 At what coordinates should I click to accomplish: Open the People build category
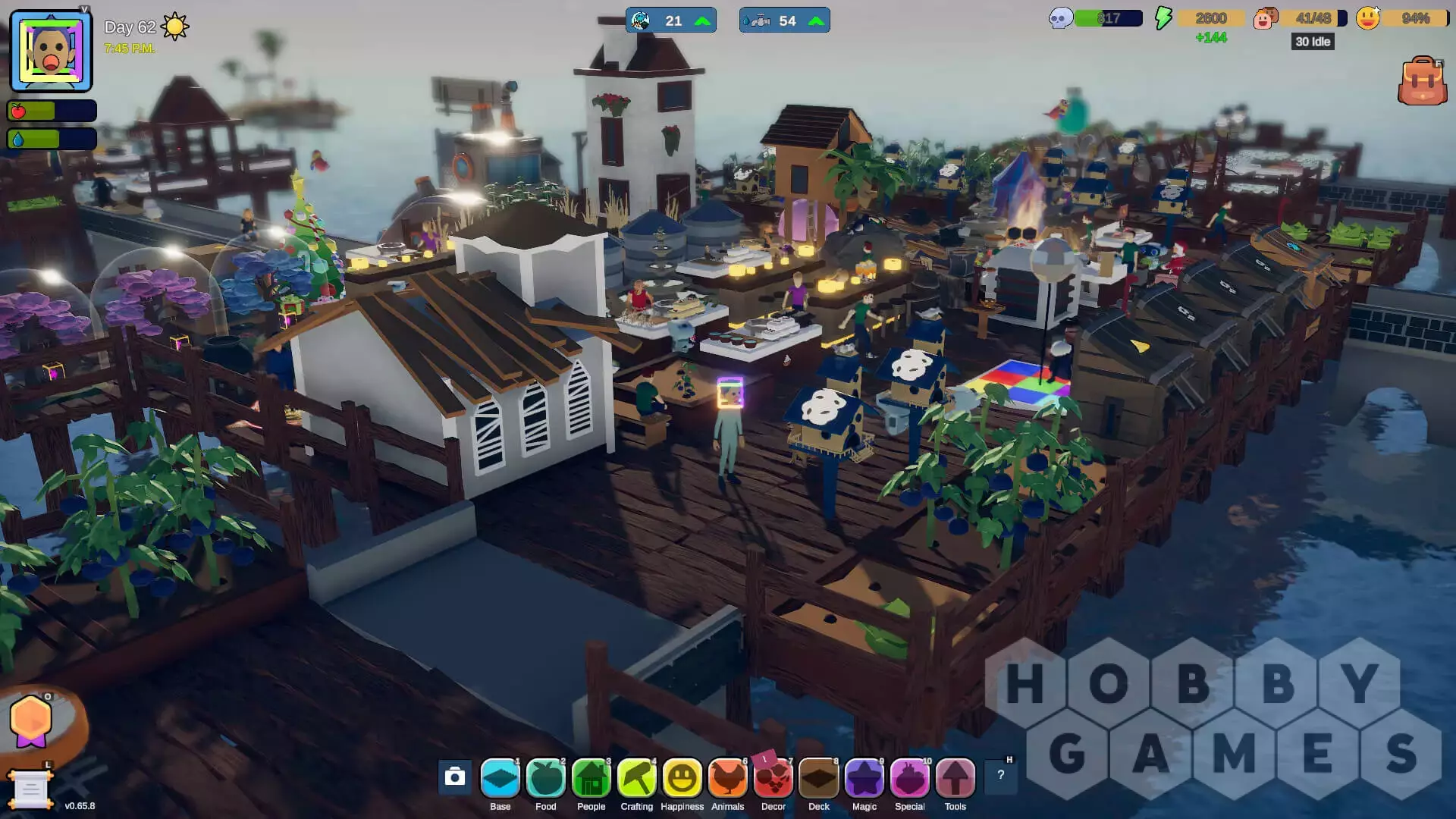click(x=591, y=778)
